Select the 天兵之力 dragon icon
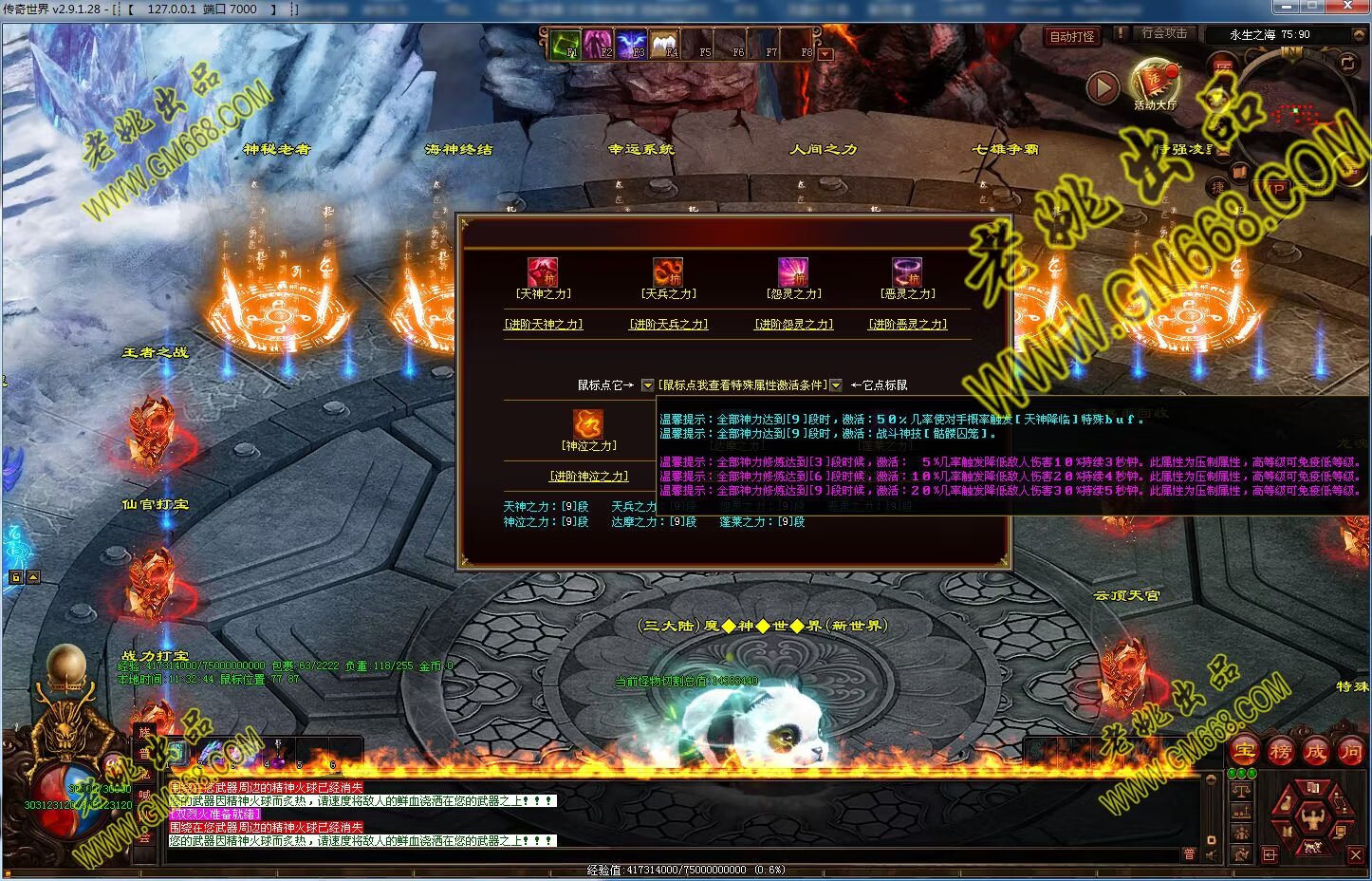Image resolution: width=1372 pixels, height=881 pixels. click(668, 272)
